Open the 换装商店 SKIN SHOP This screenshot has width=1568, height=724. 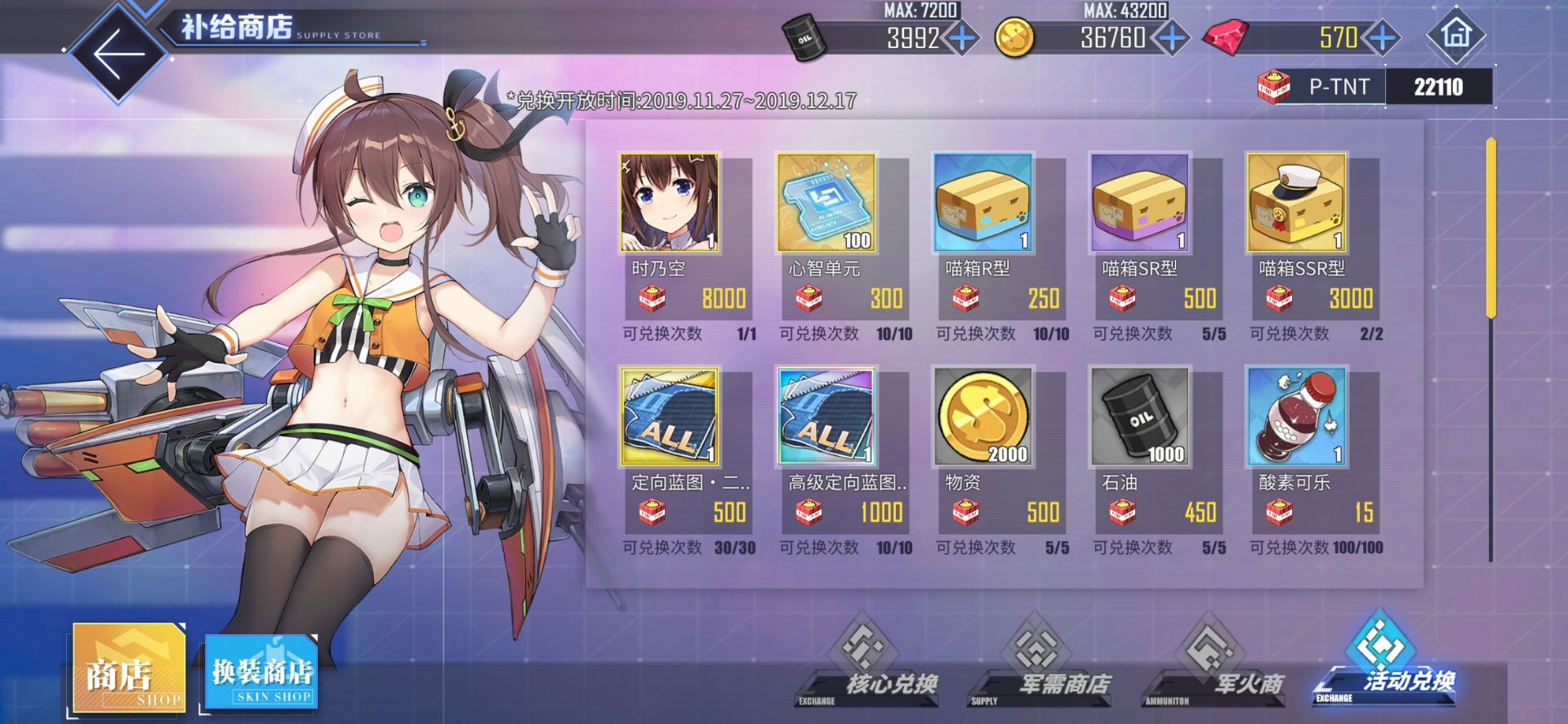(x=261, y=673)
